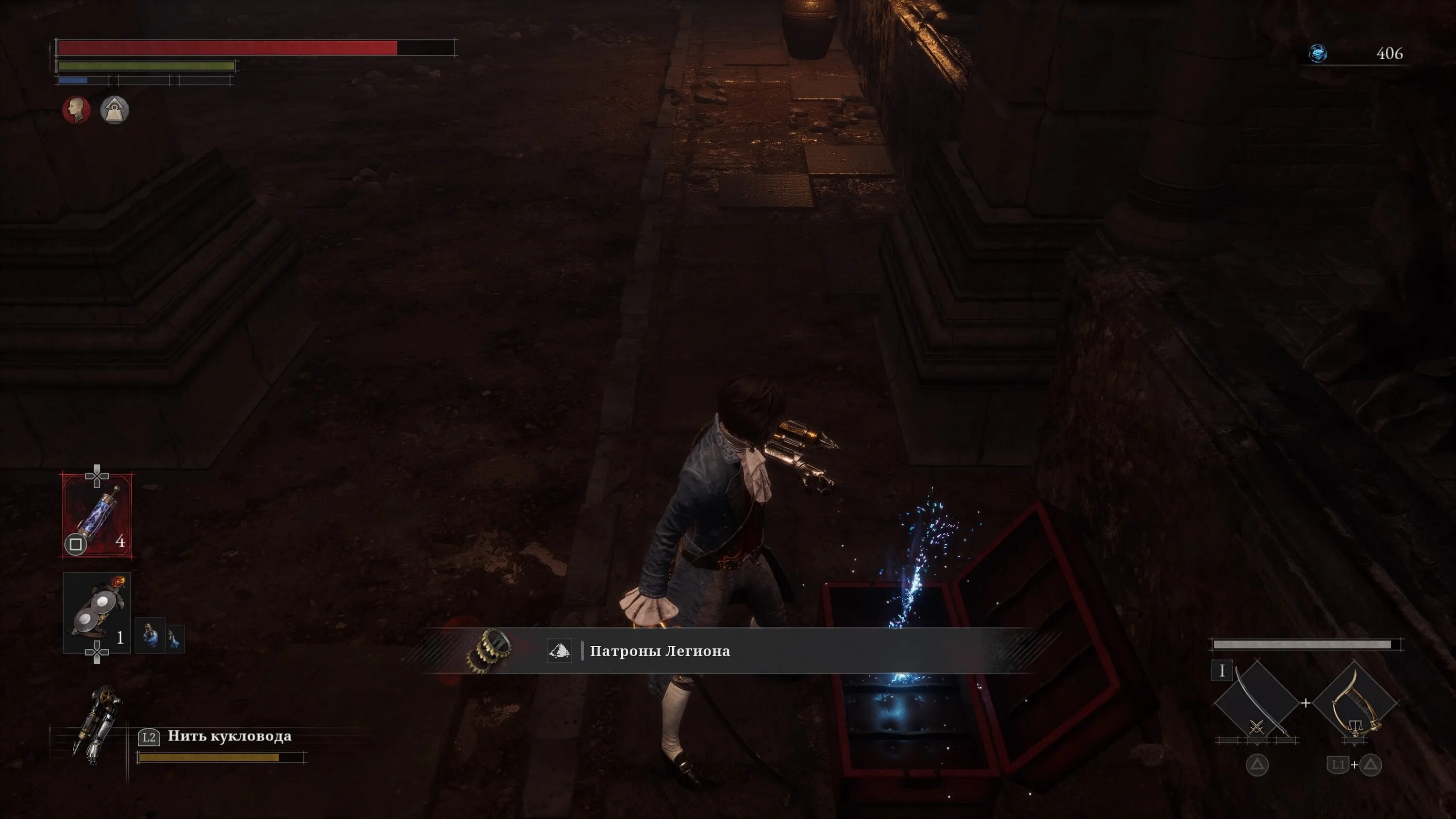Click the gear-ring item icon in the notification
The width and height of the screenshot is (1456, 819).
tap(490, 651)
